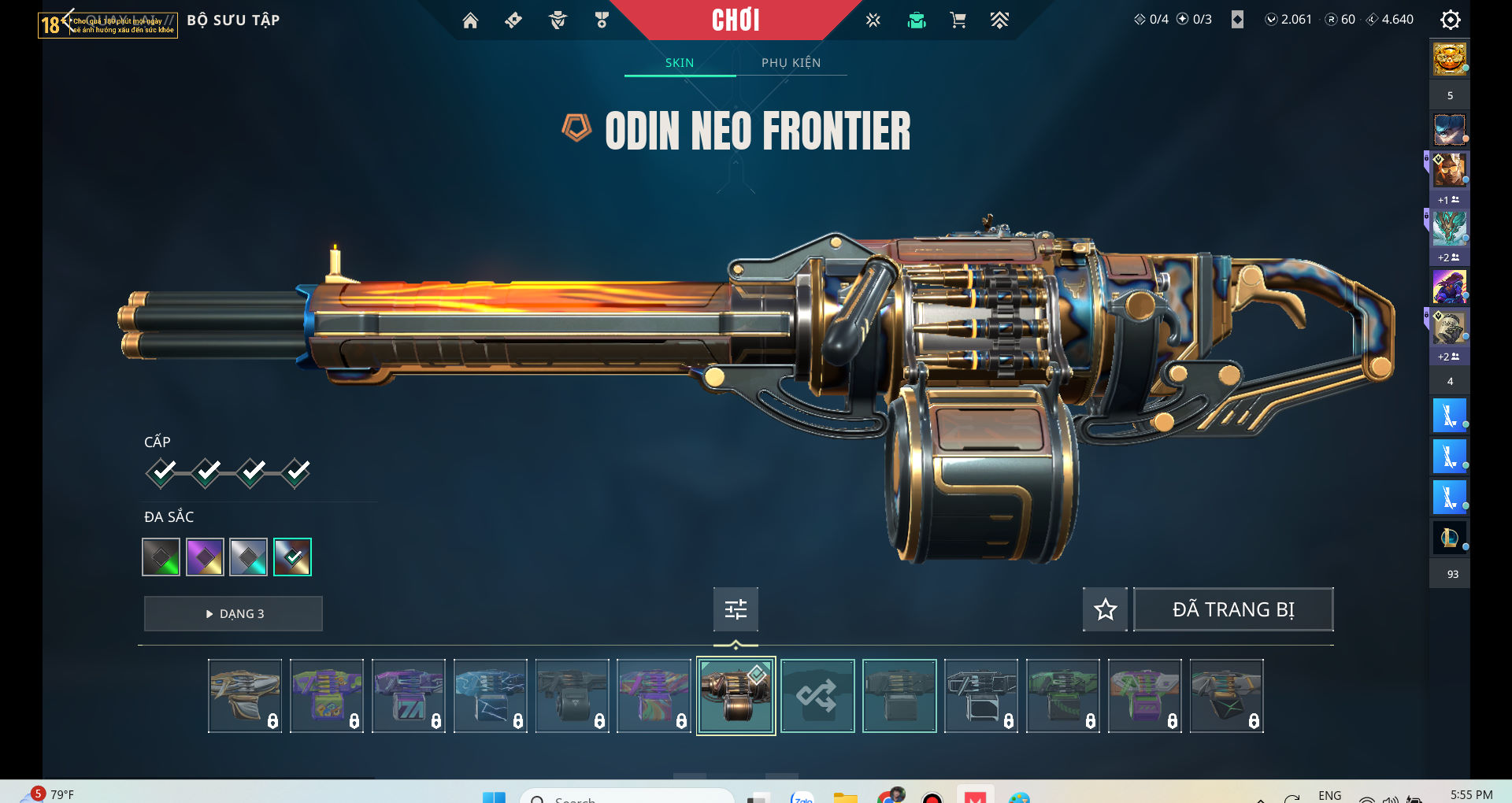The height and width of the screenshot is (803, 1512).
Task: Open the store shopping cart
Action: [958, 20]
